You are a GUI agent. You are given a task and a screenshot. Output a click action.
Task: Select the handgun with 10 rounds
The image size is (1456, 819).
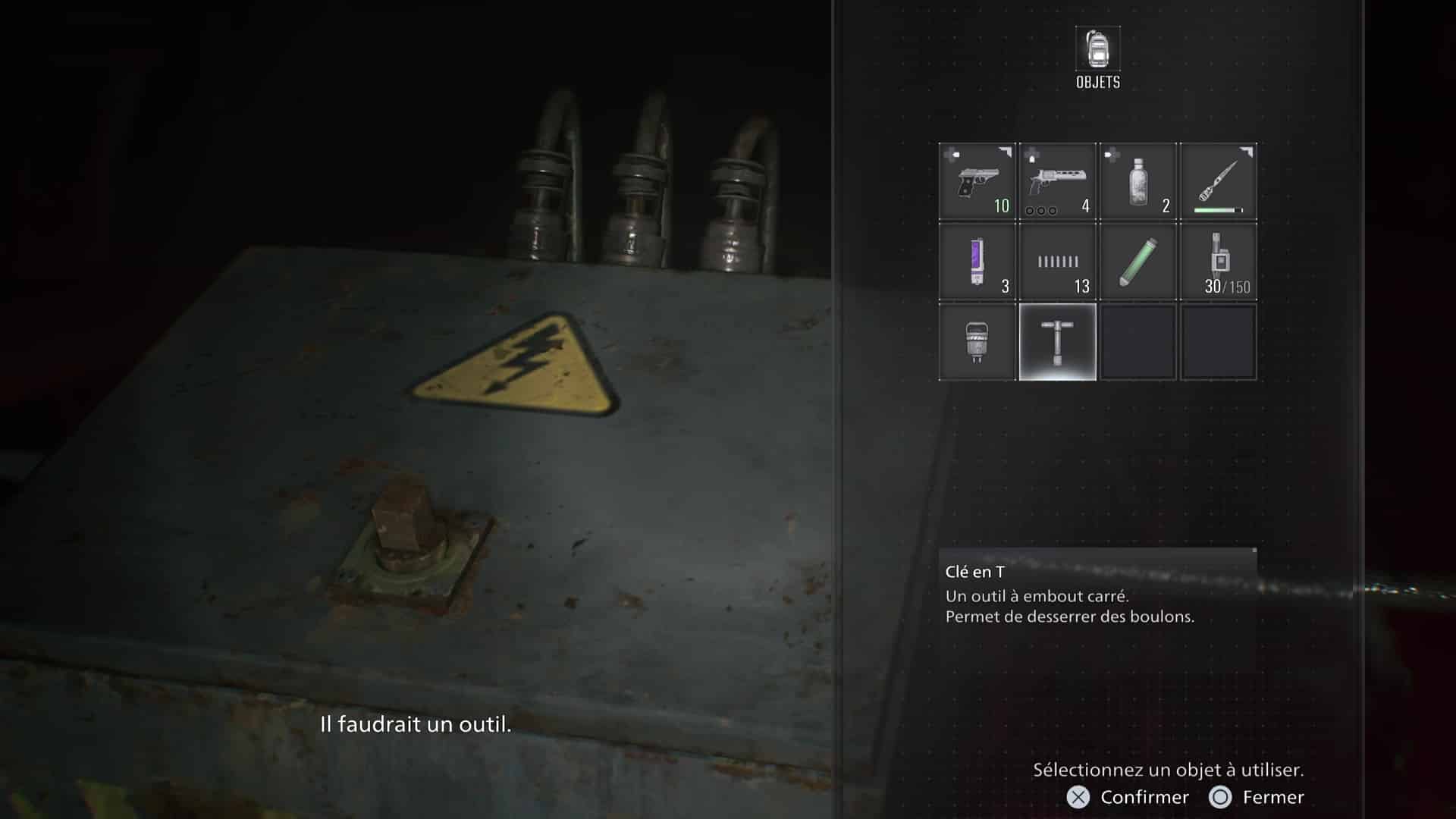[x=977, y=182]
